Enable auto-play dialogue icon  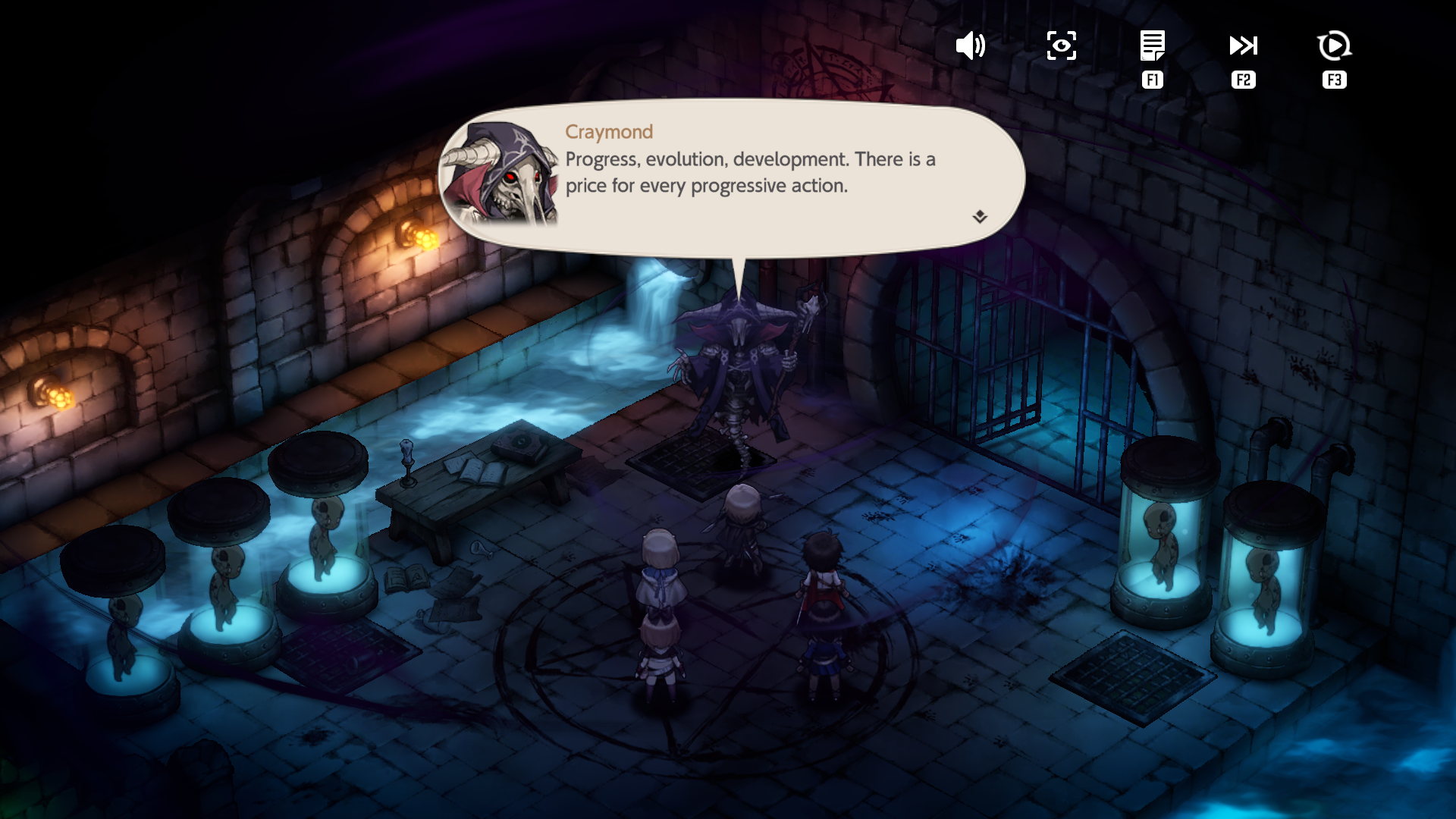coord(1334,46)
